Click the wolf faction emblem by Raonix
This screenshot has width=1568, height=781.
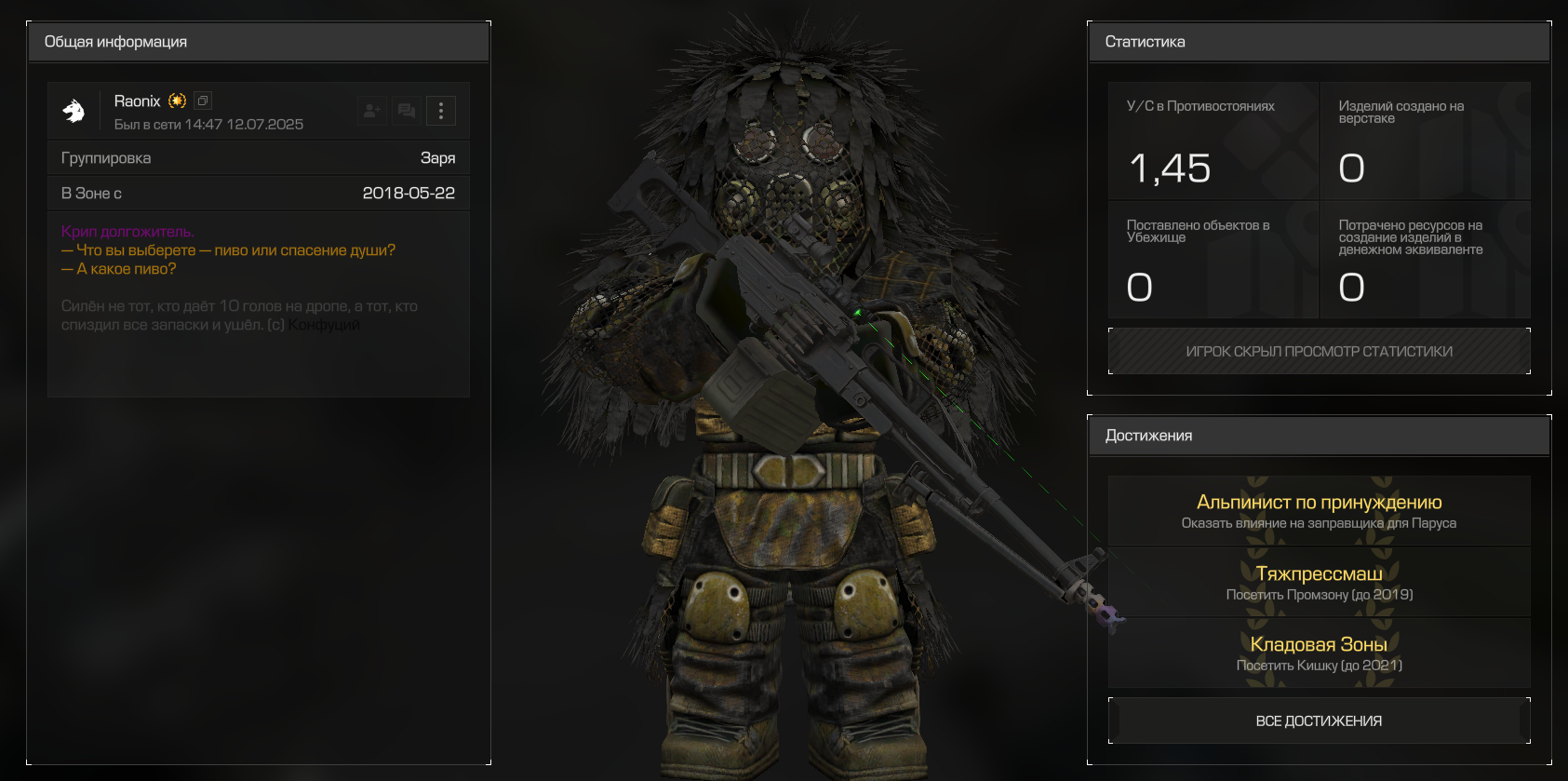click(74, 111)
